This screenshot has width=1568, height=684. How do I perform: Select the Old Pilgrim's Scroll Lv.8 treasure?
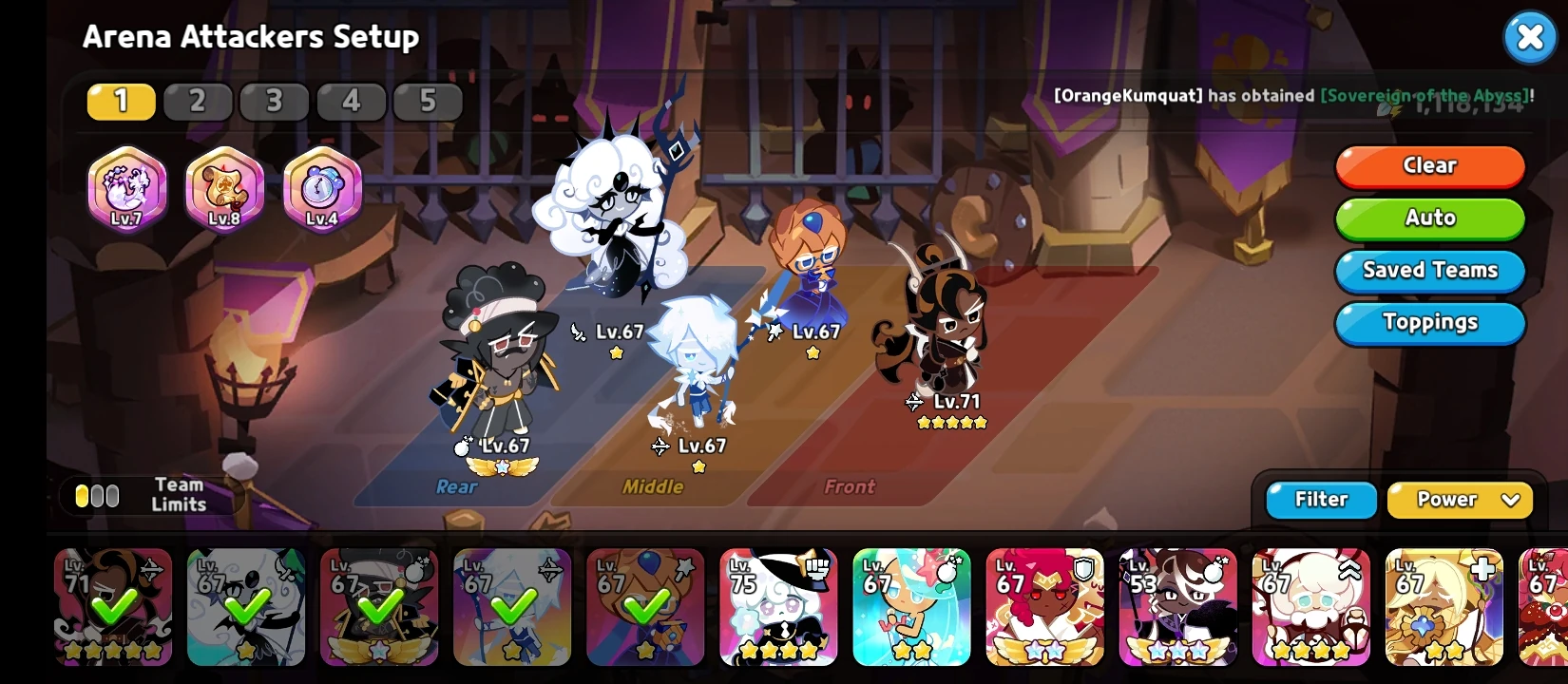click(223, 188)
